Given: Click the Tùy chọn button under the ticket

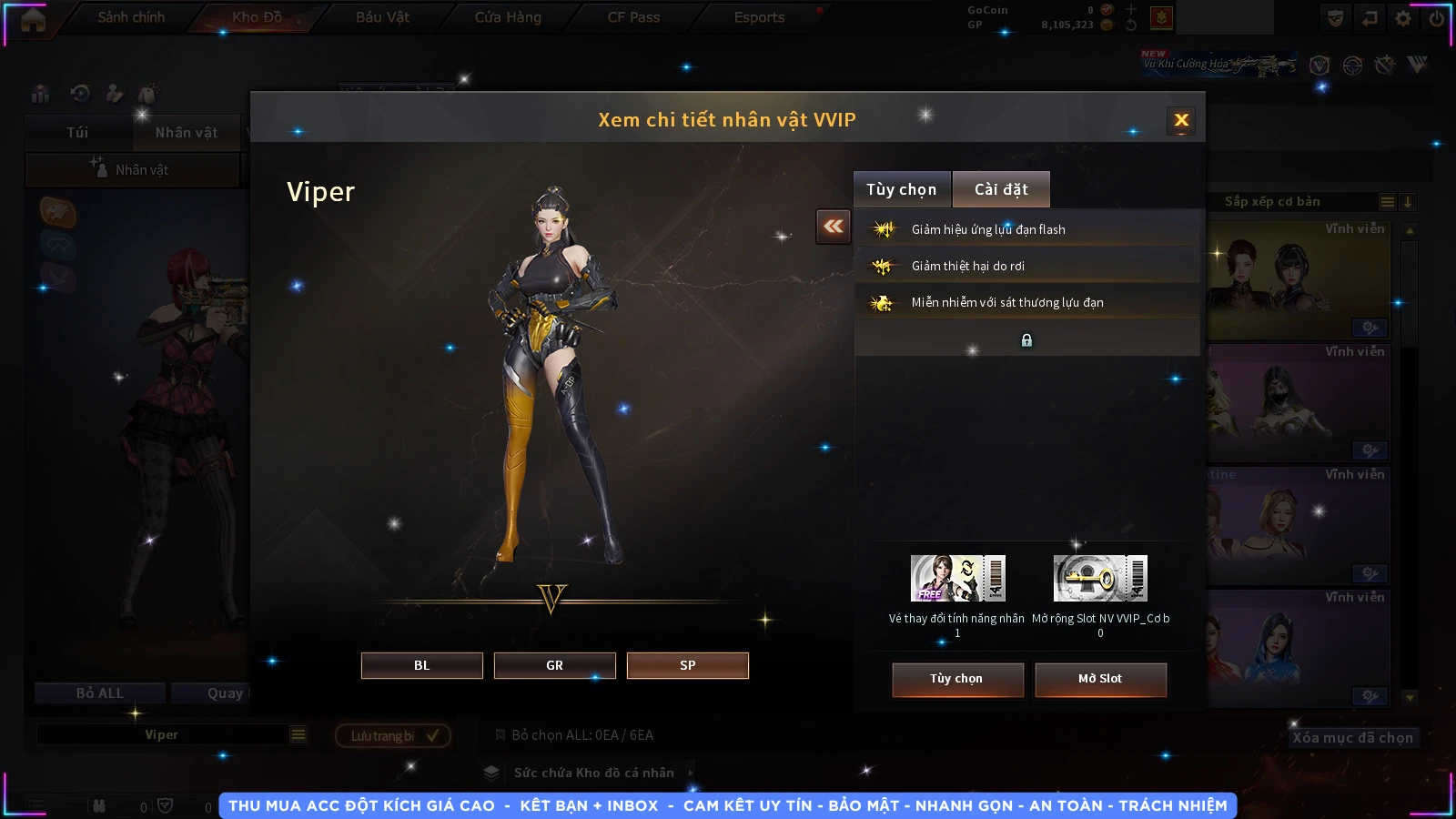Looking at the screenshot, I should [956, 679].
